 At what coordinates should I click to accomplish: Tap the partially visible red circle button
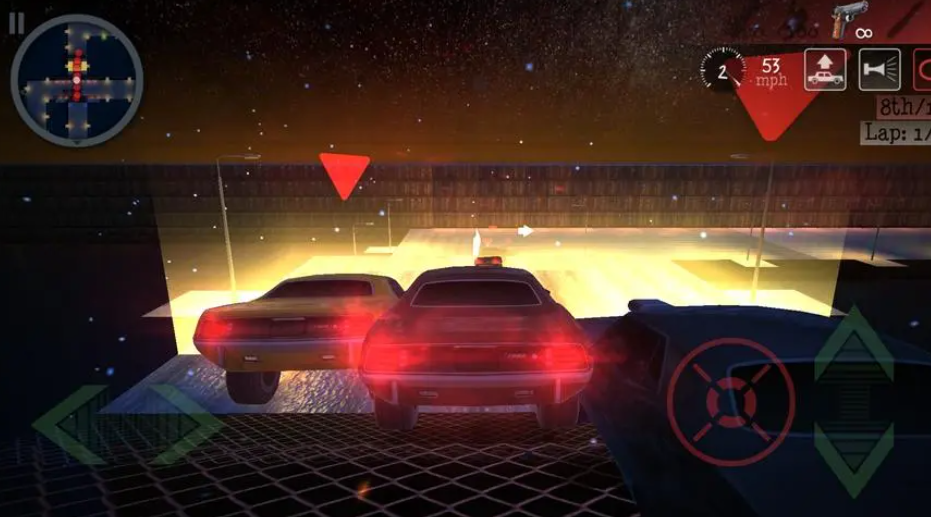922,69
